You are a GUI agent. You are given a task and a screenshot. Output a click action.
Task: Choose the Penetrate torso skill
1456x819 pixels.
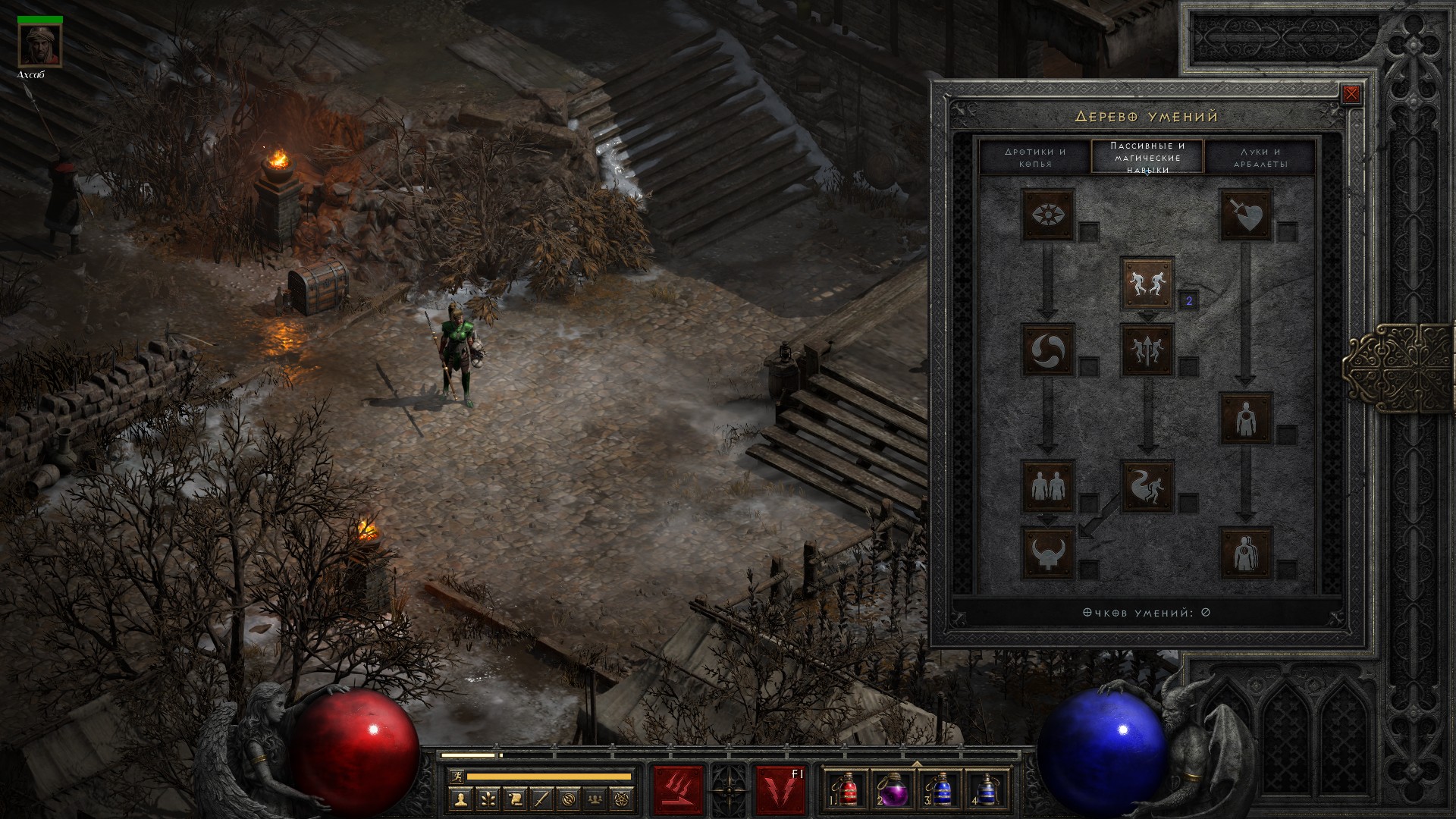click(x=1246, y=418)
